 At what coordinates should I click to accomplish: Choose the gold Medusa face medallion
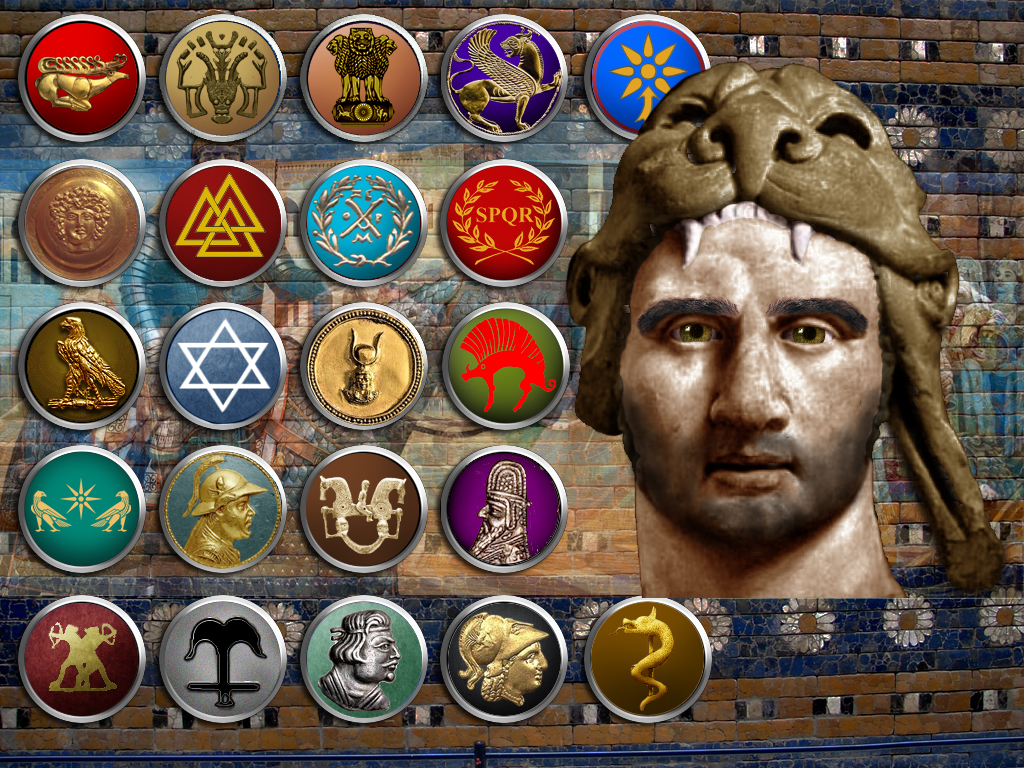[82, 223]
